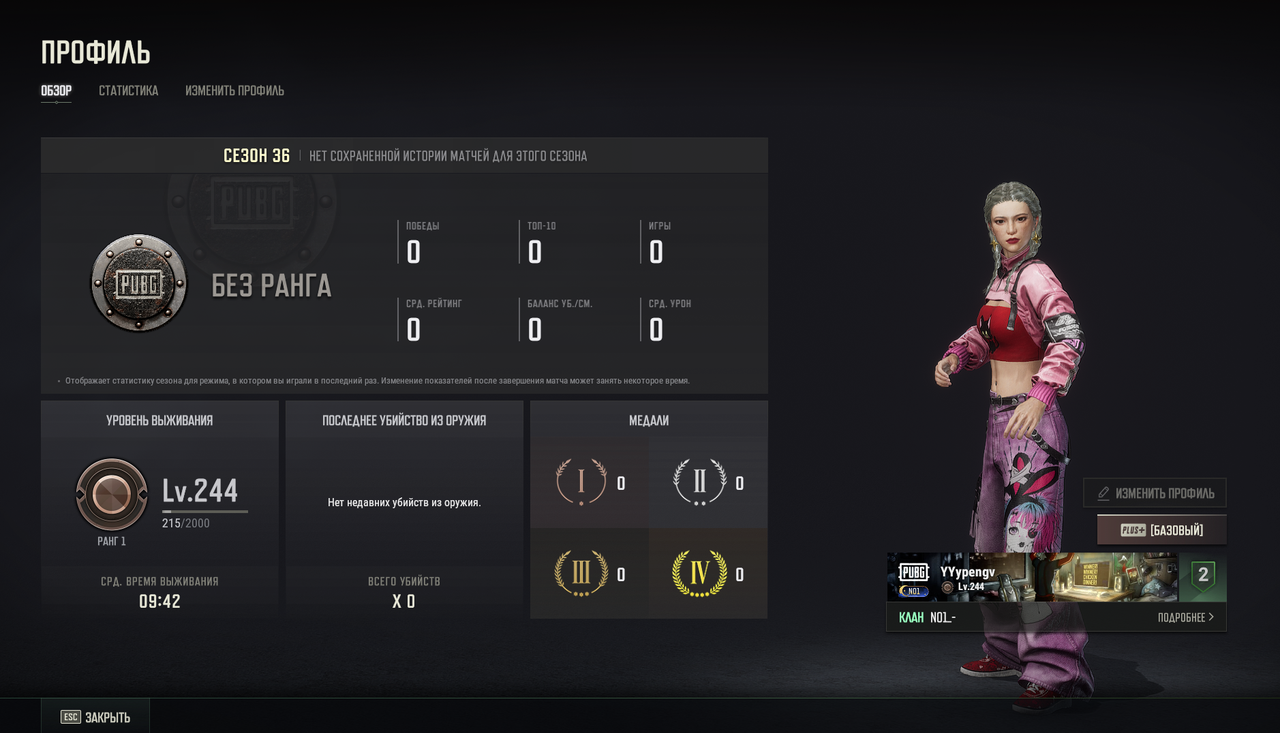
Task: Open the PLUS Базовый account button
Action: [x=1161, y=530]
